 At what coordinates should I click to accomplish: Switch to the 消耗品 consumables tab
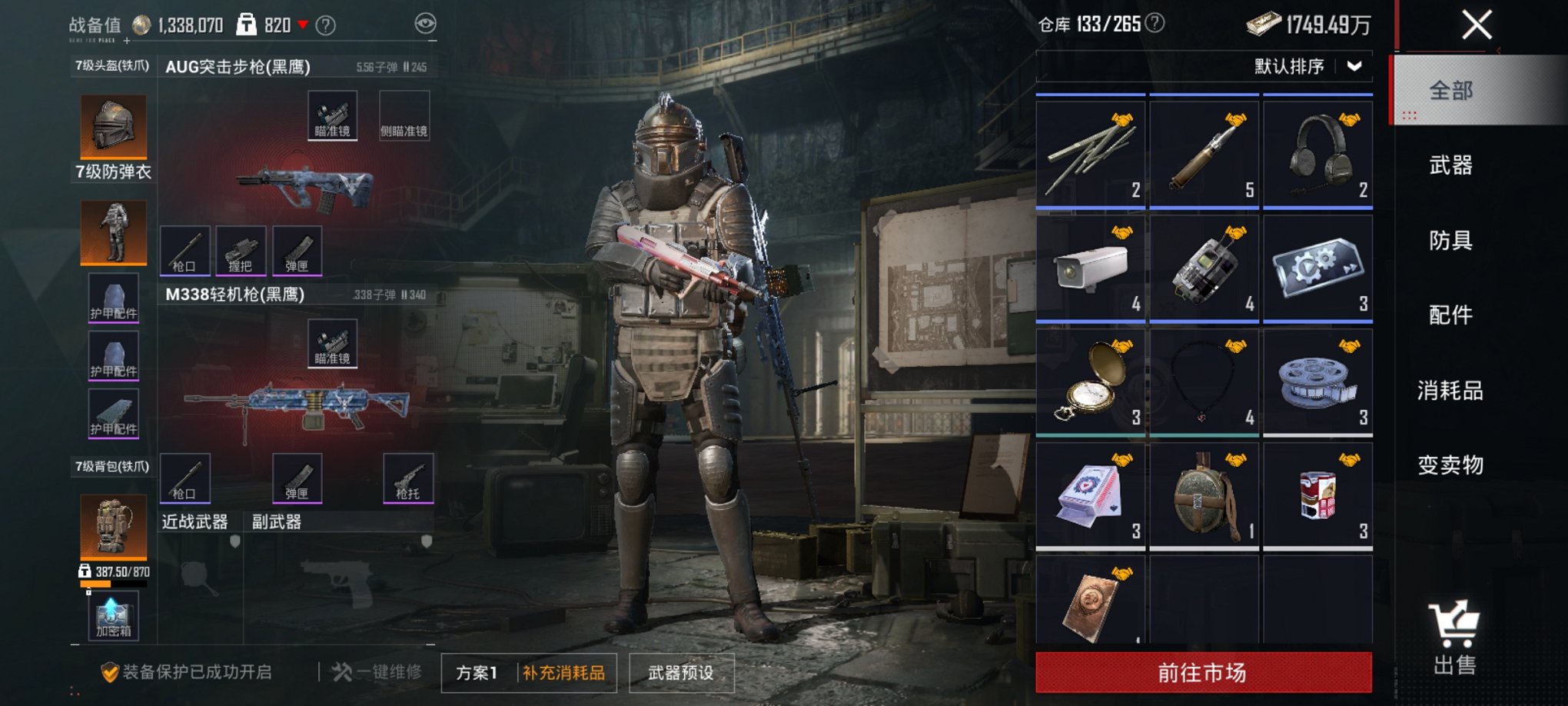tap(1452, 391)
